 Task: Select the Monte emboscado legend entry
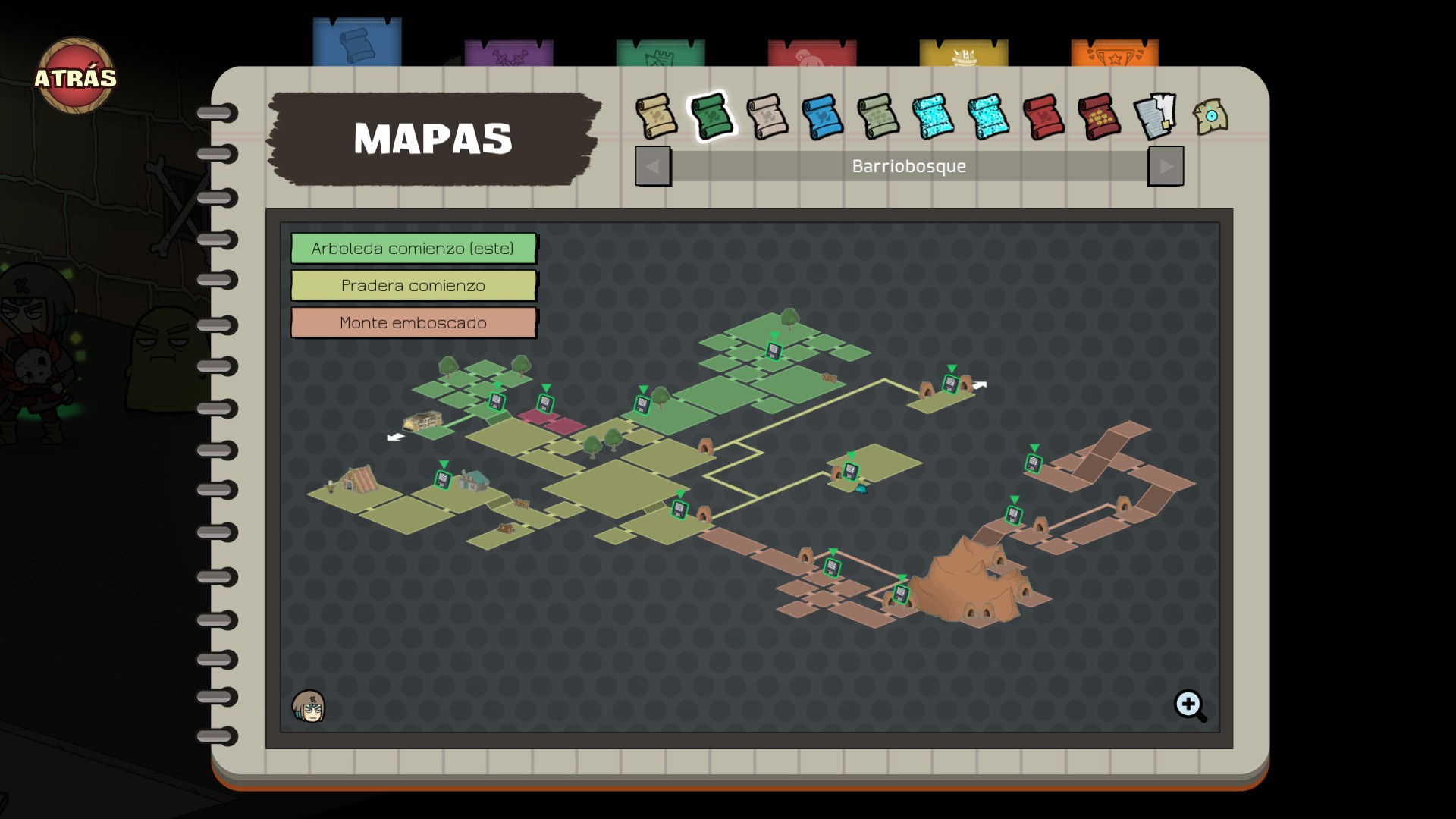(x=413, y=323)
